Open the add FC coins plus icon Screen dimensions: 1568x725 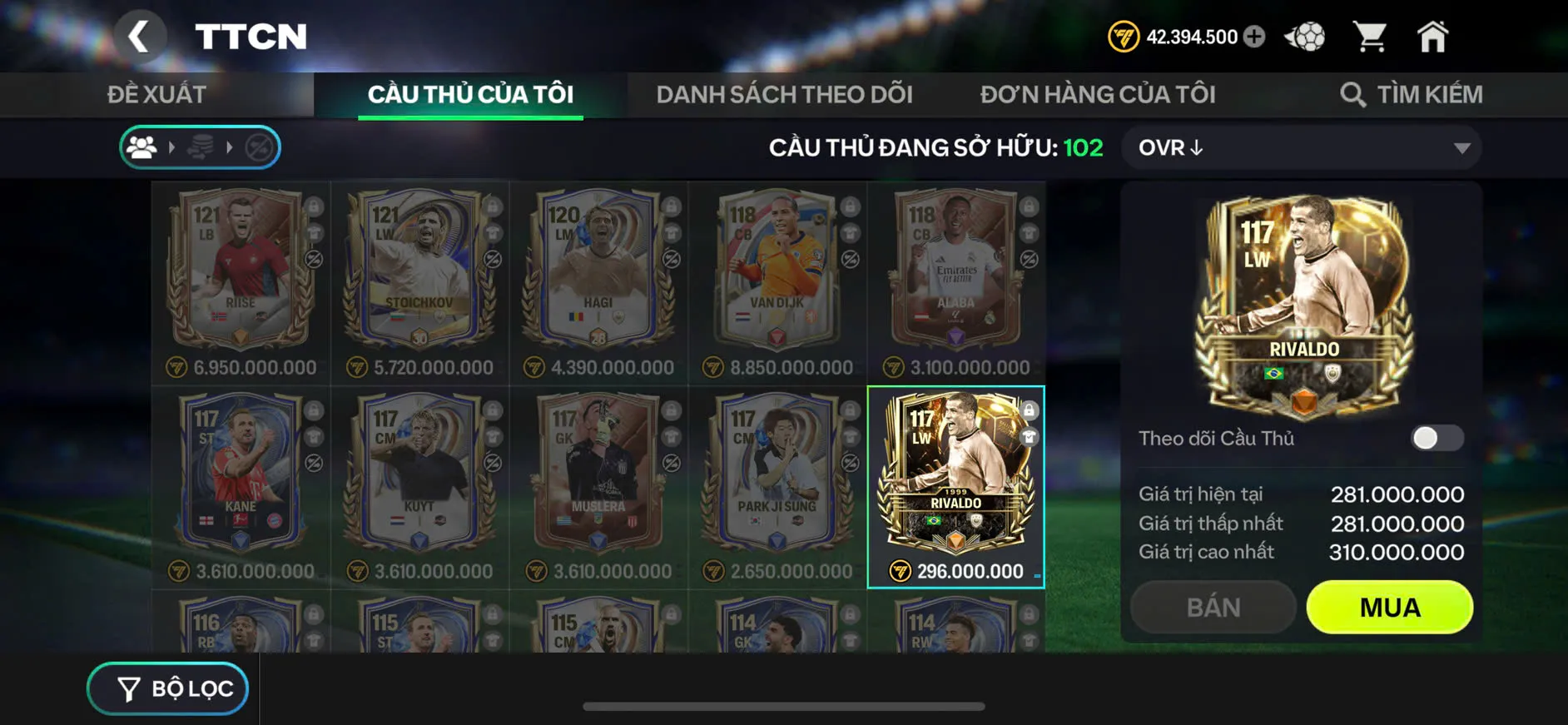[1256, 37]
